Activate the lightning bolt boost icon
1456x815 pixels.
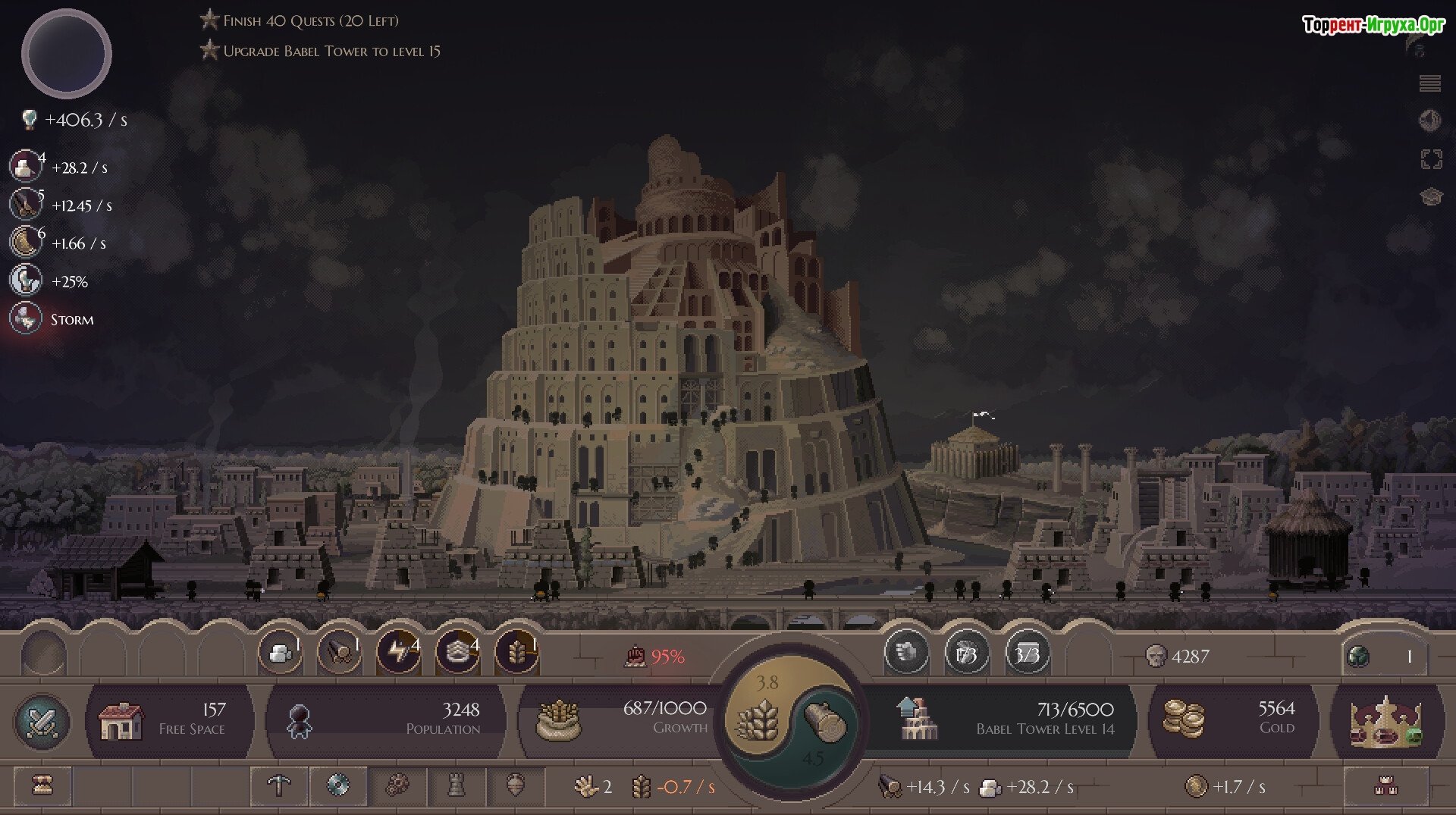pyautogui.click(x=398, y=653)
